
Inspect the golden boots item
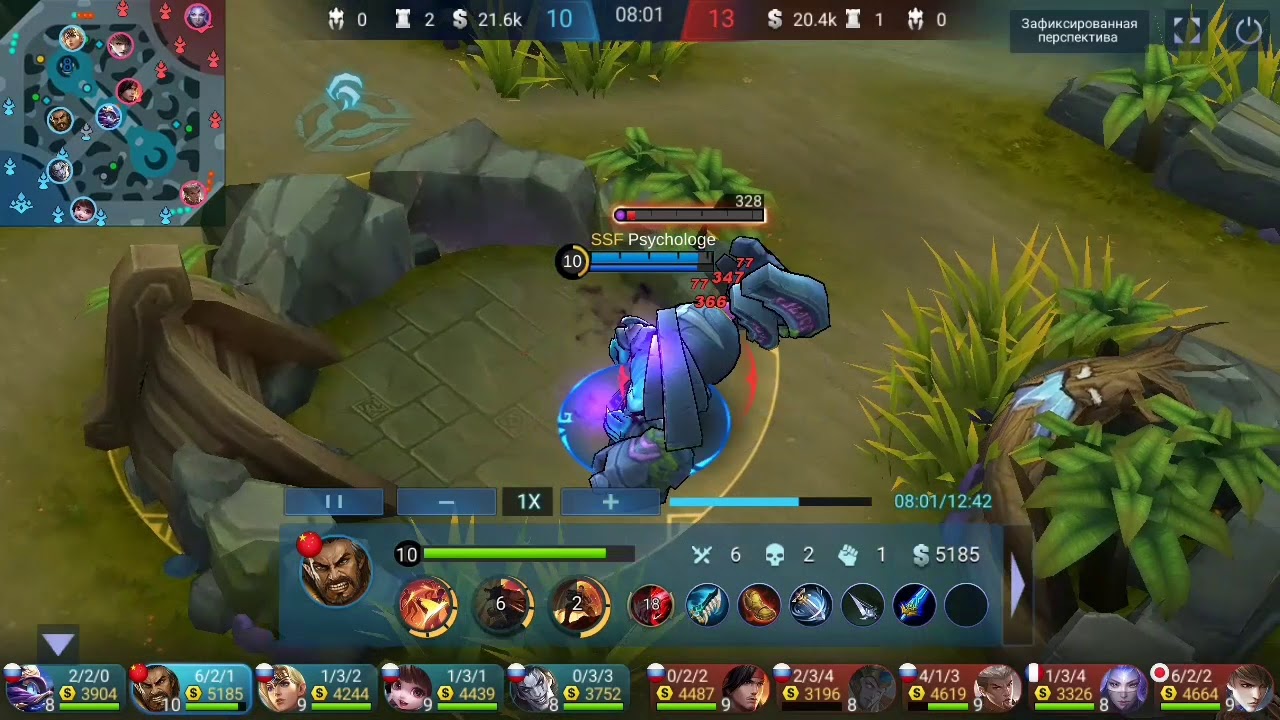coord(758,606)
